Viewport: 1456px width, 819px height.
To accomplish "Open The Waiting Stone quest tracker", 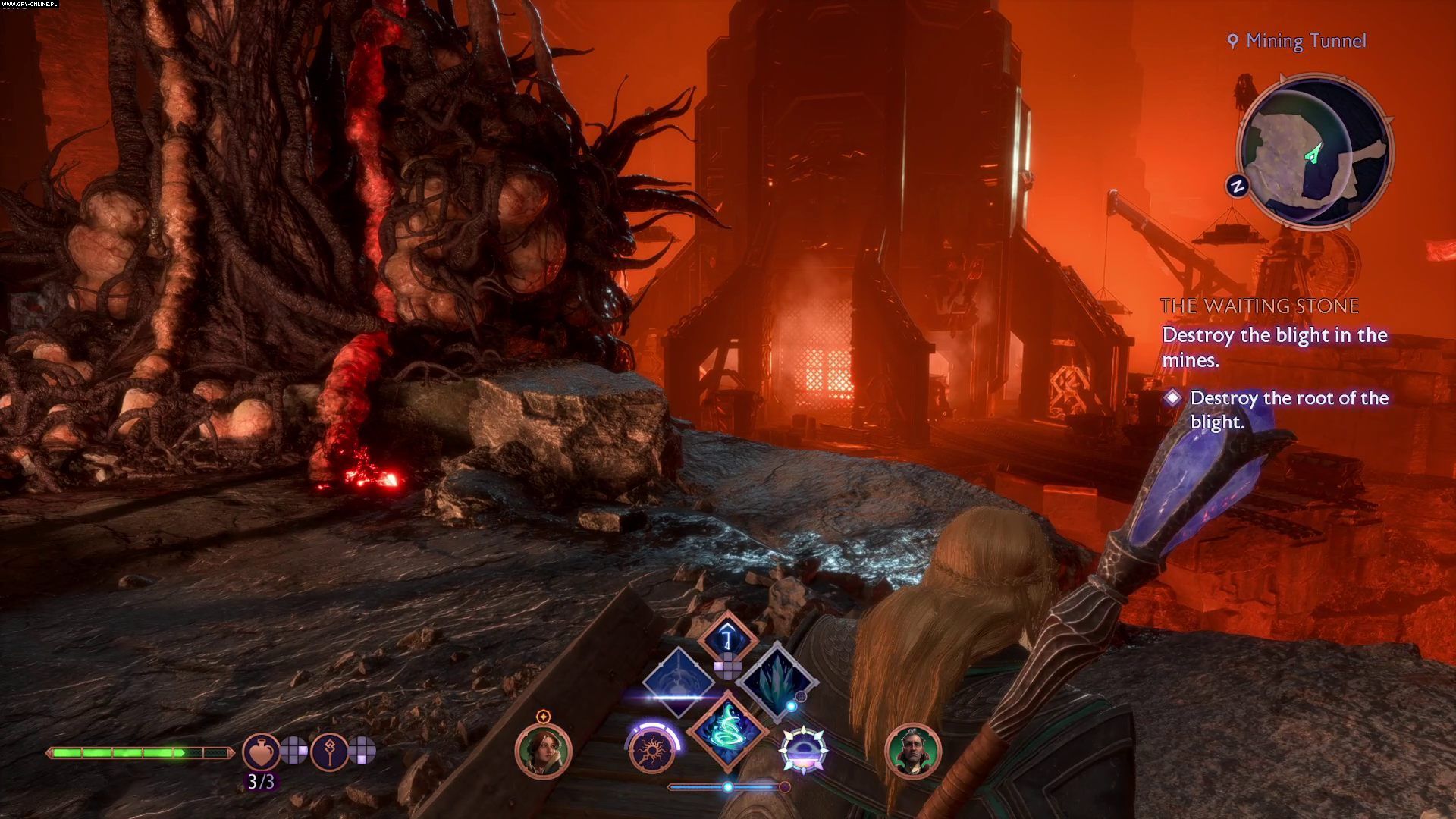I will tap(1260, 306).
